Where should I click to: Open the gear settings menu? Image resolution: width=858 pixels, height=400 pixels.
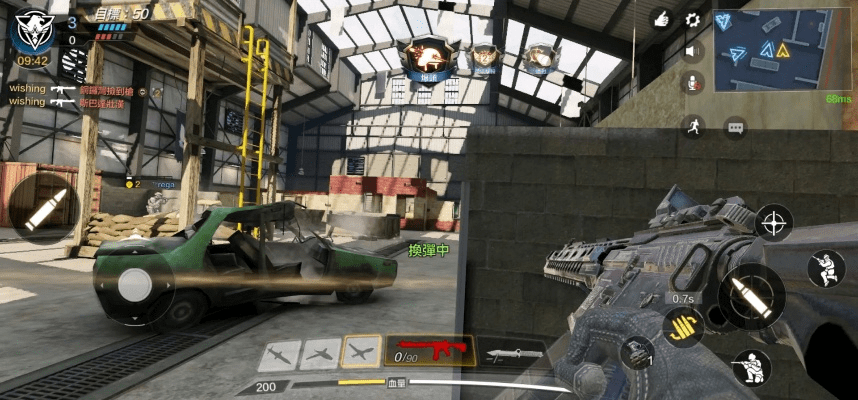[692, 19]
